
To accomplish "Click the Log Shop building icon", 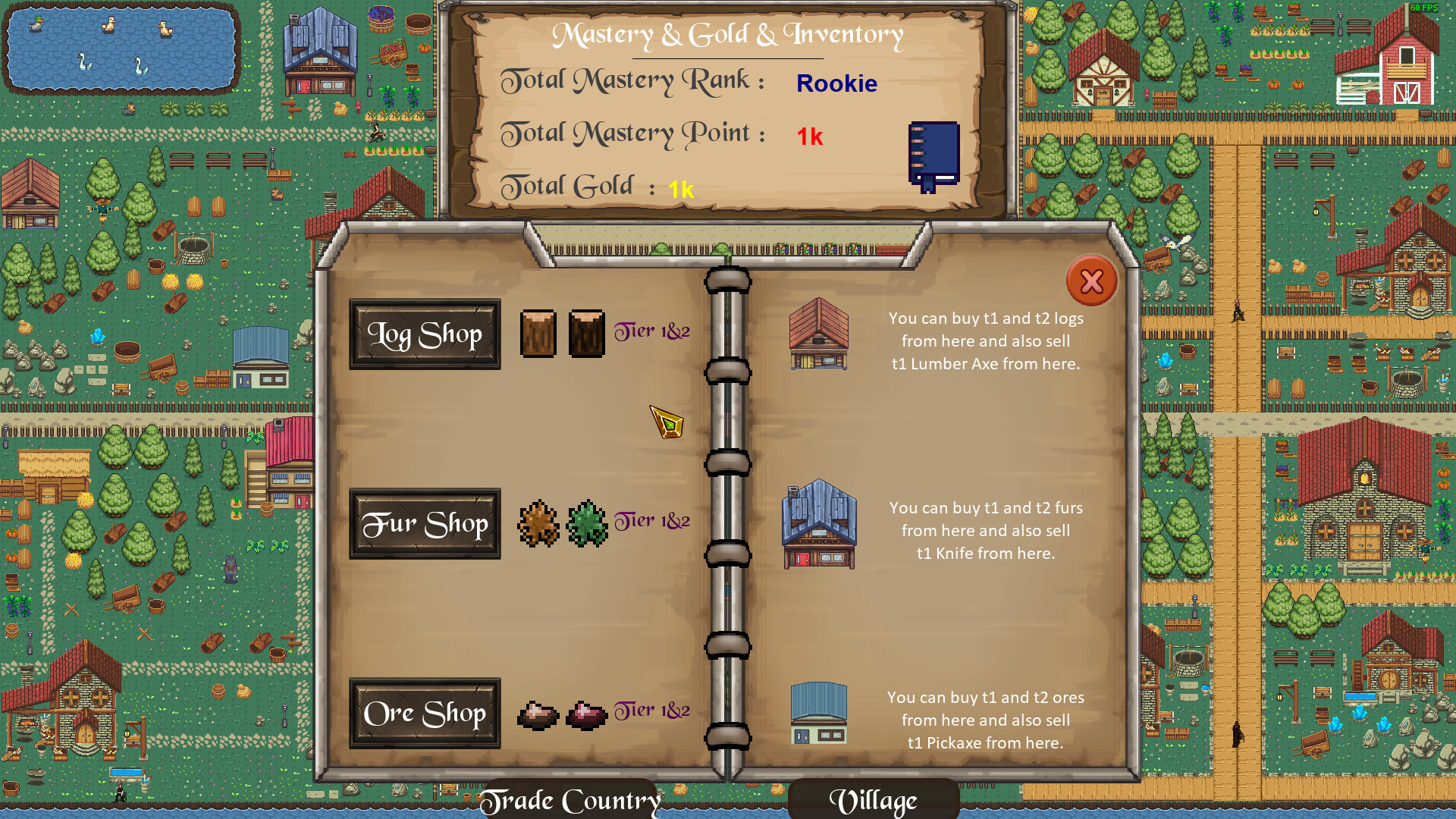I will (x=817, y=336).
